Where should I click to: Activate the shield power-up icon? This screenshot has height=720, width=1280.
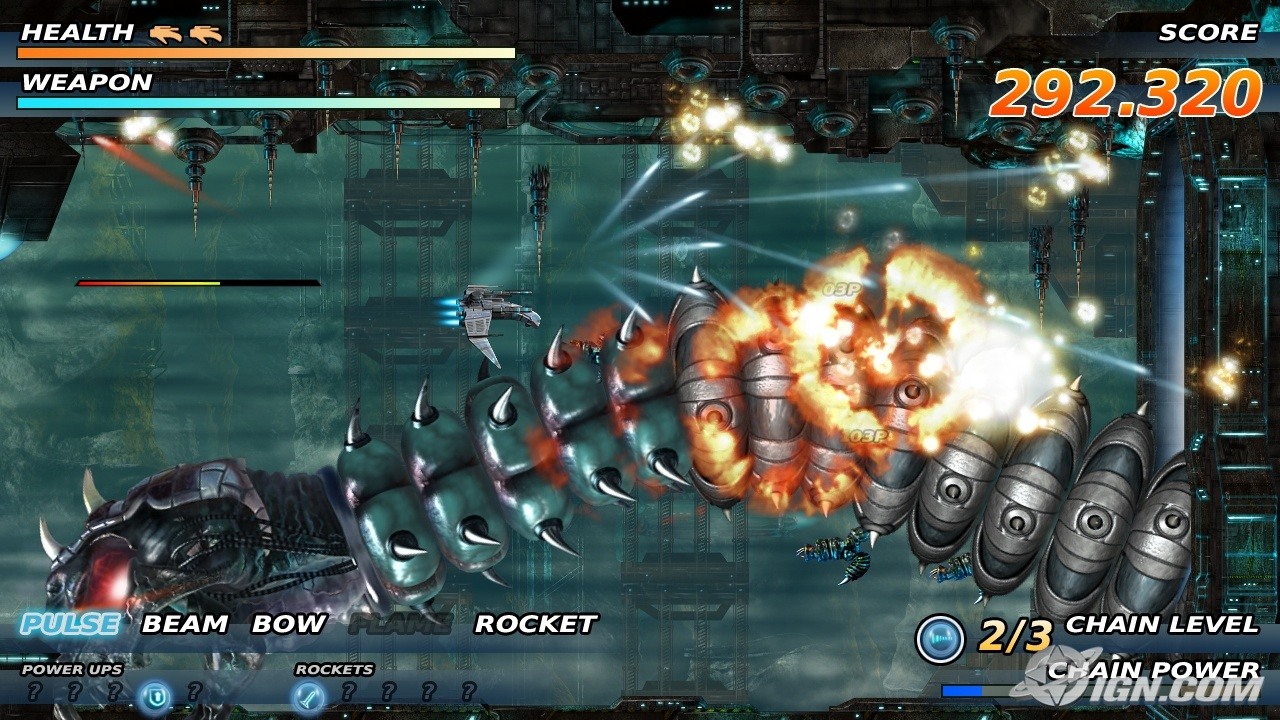pos(153,694)
